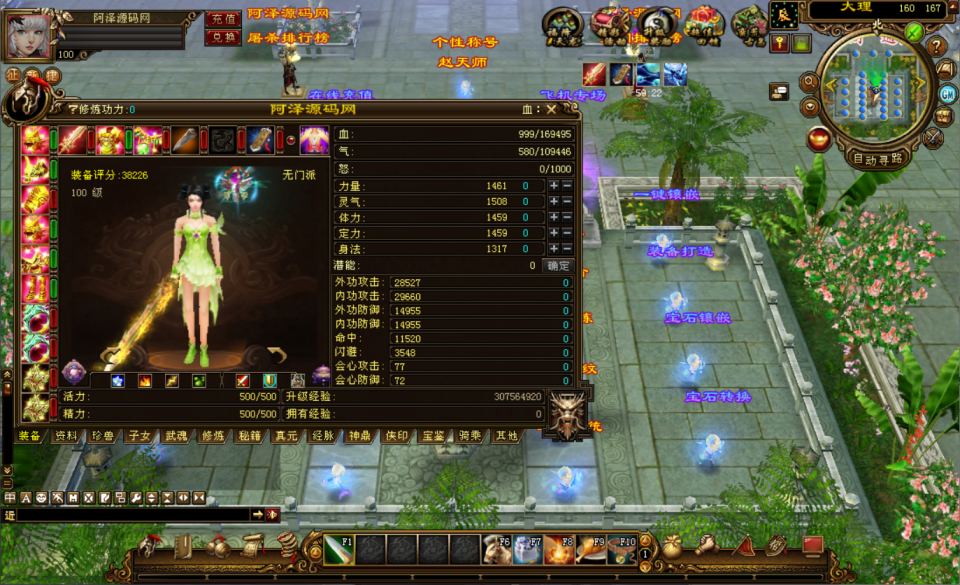Viewport: 960px width, 585px height.
Task: Click the chat input field
Action: [130, 514]
